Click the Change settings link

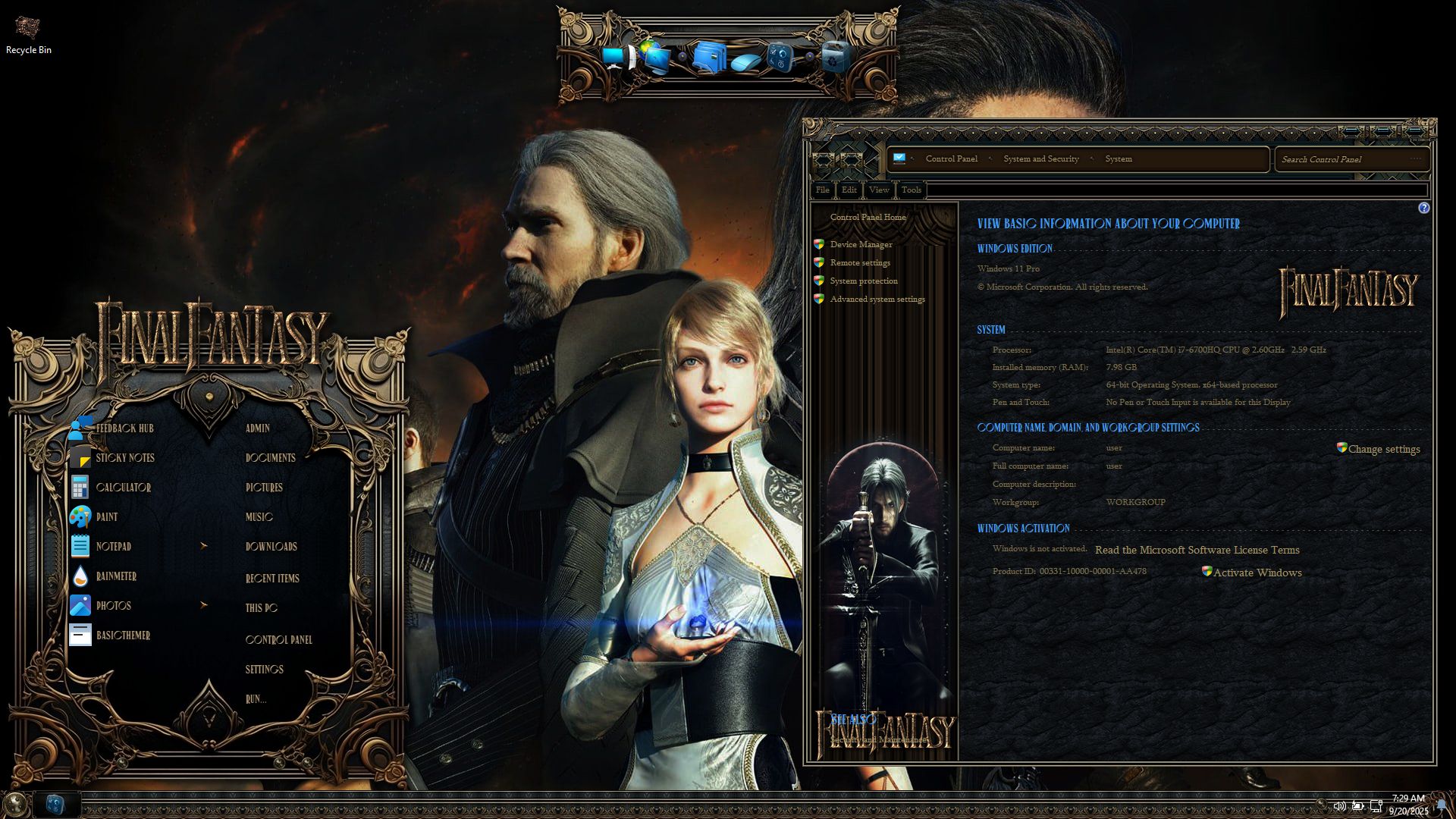[1383, 449]
